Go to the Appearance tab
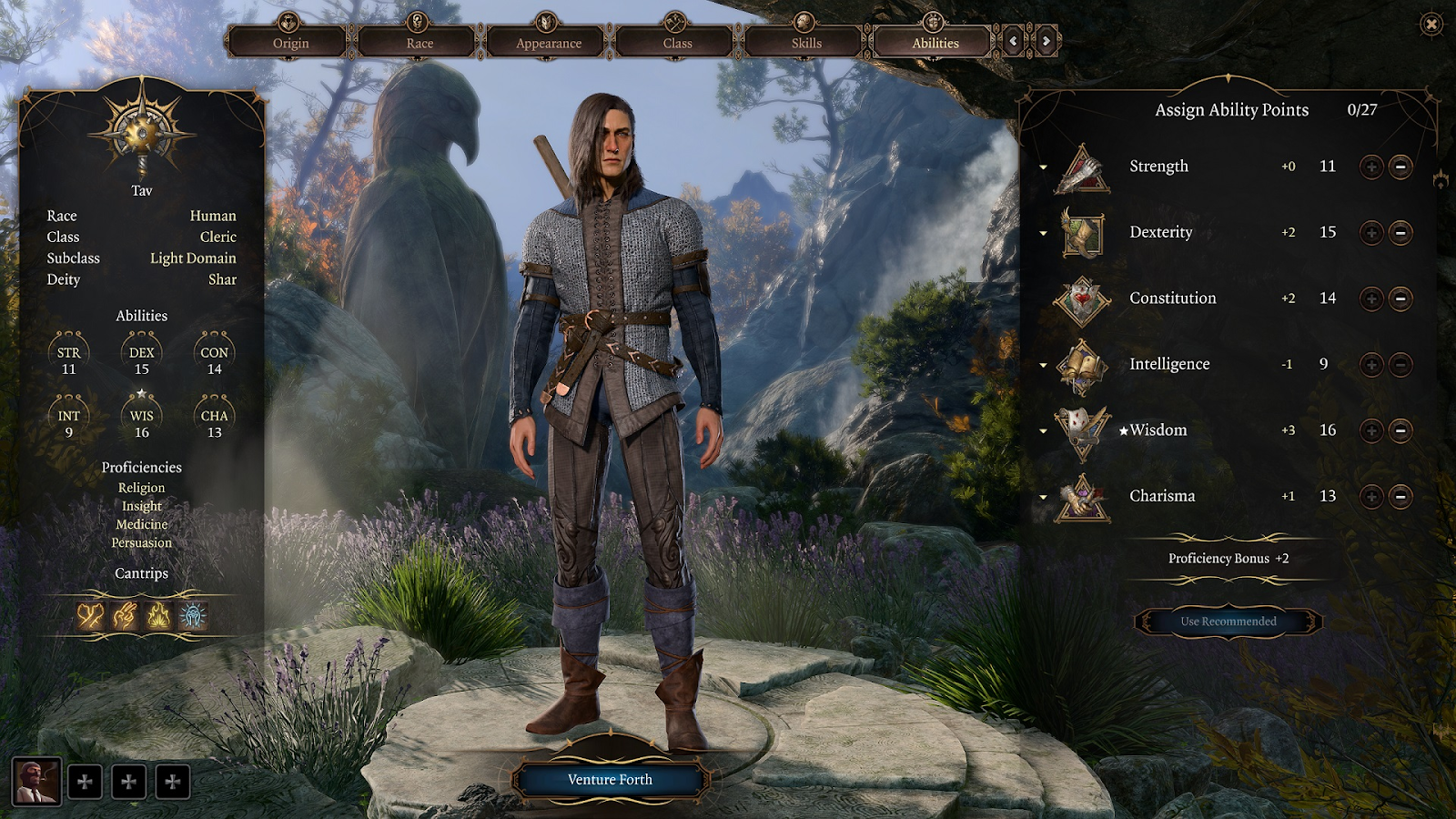 549,43
